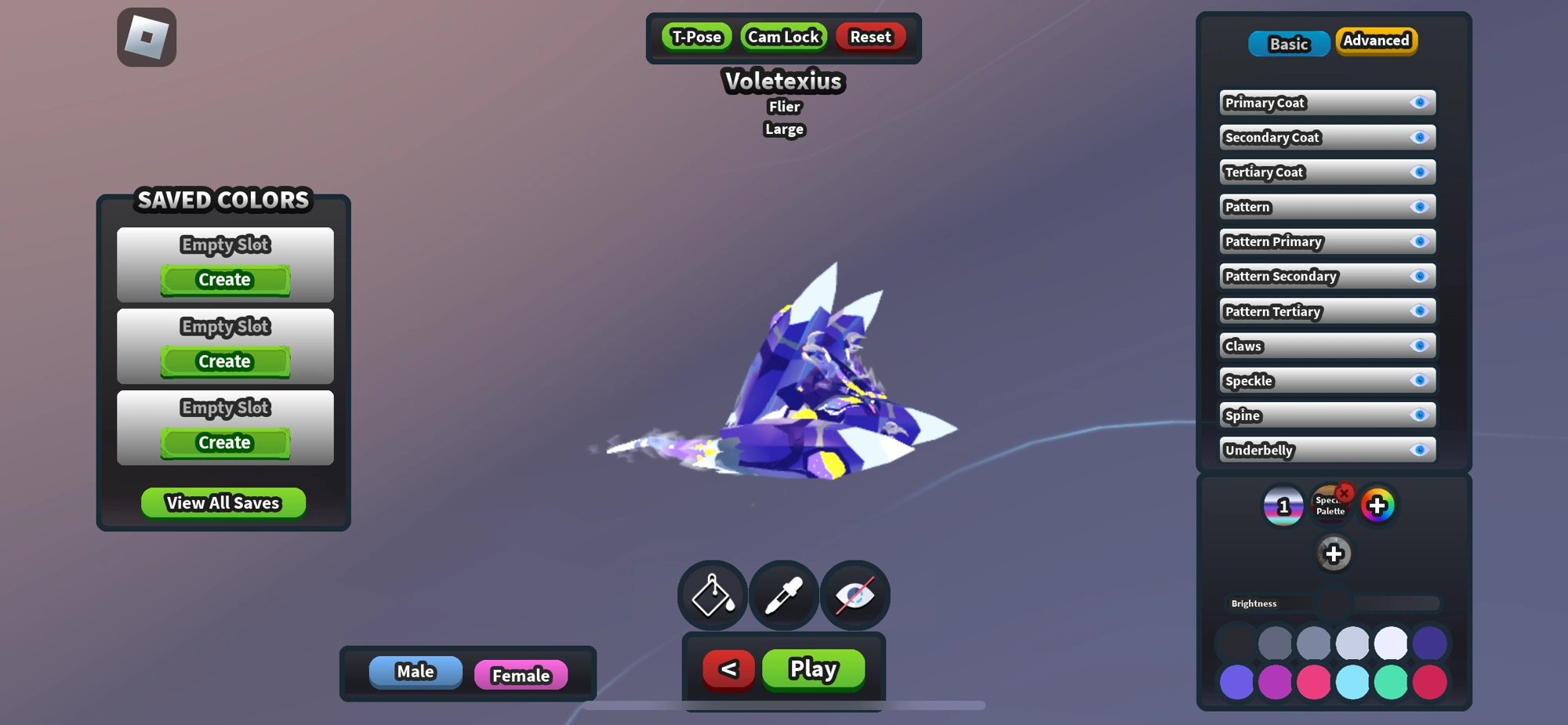Select the Female gender option
The height and width of the screenshot is (725, 1568).
point(521,675)
